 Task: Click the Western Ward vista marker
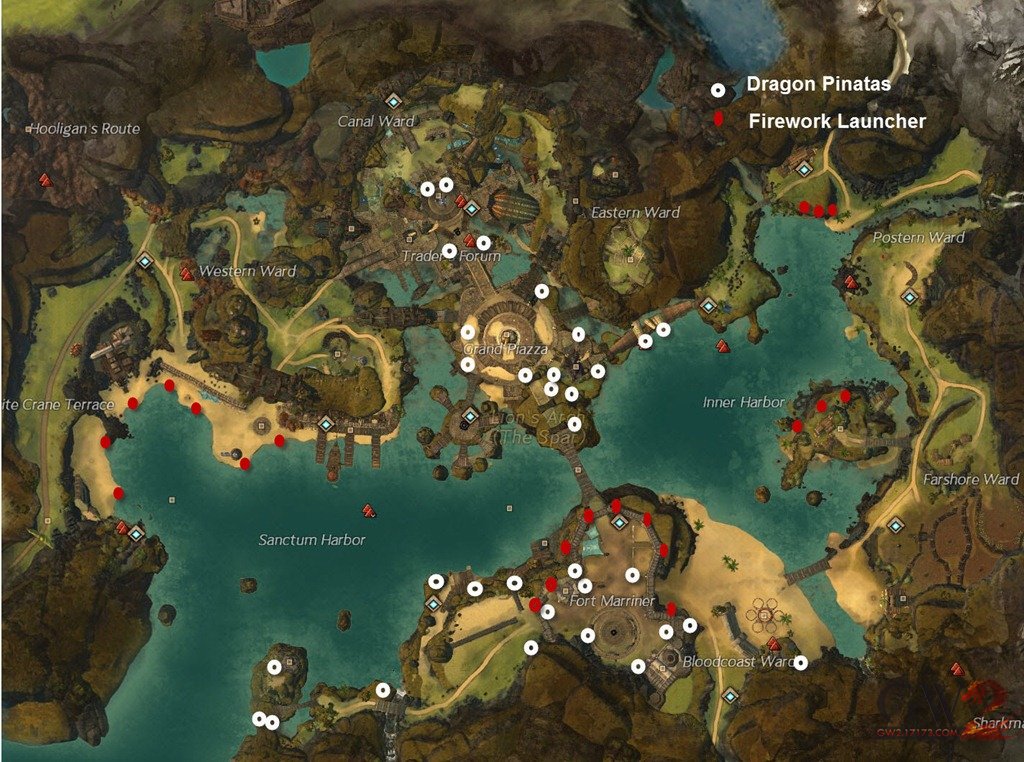186,273
